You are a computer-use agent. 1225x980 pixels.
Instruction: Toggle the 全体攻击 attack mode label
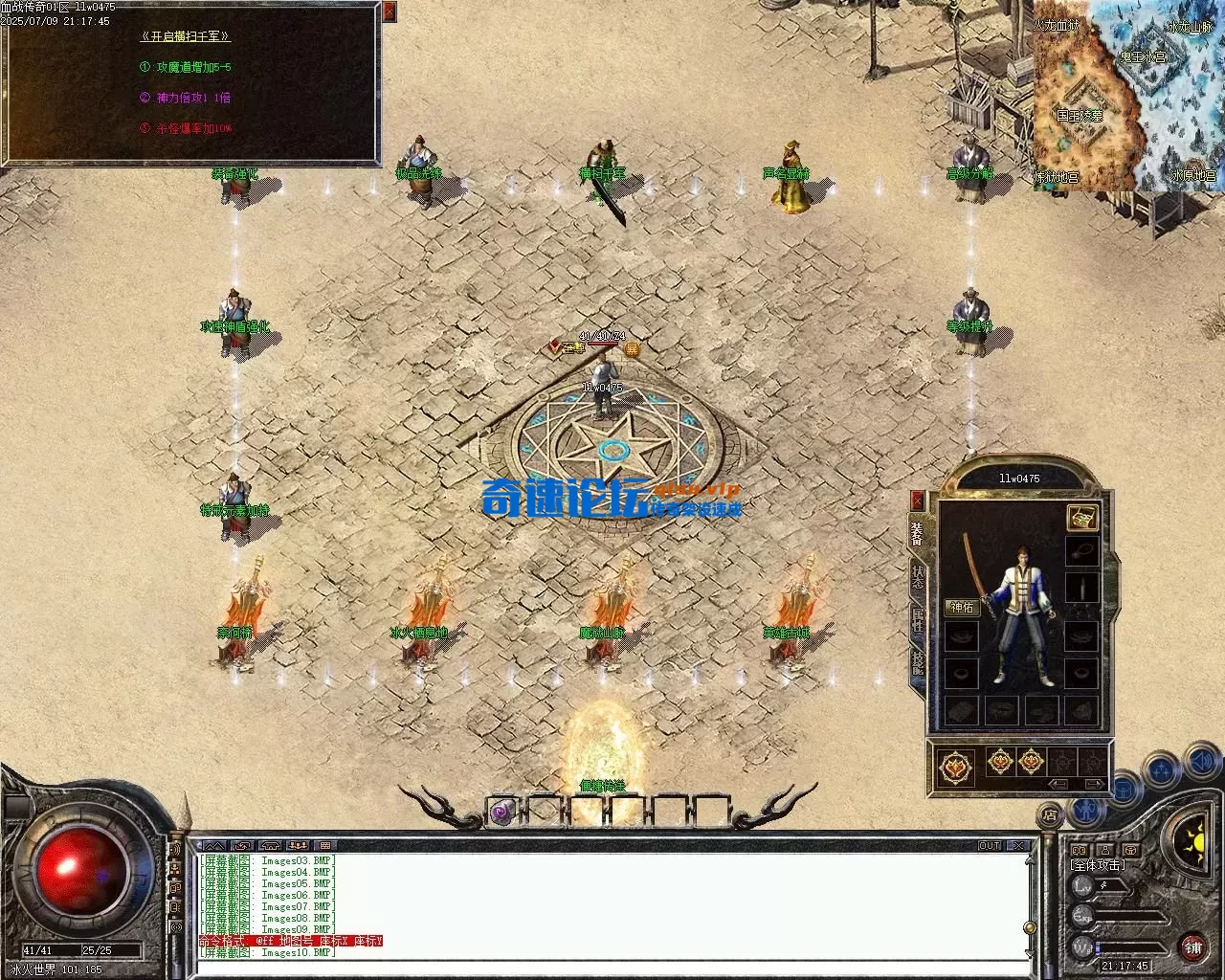coord(1097,865)
